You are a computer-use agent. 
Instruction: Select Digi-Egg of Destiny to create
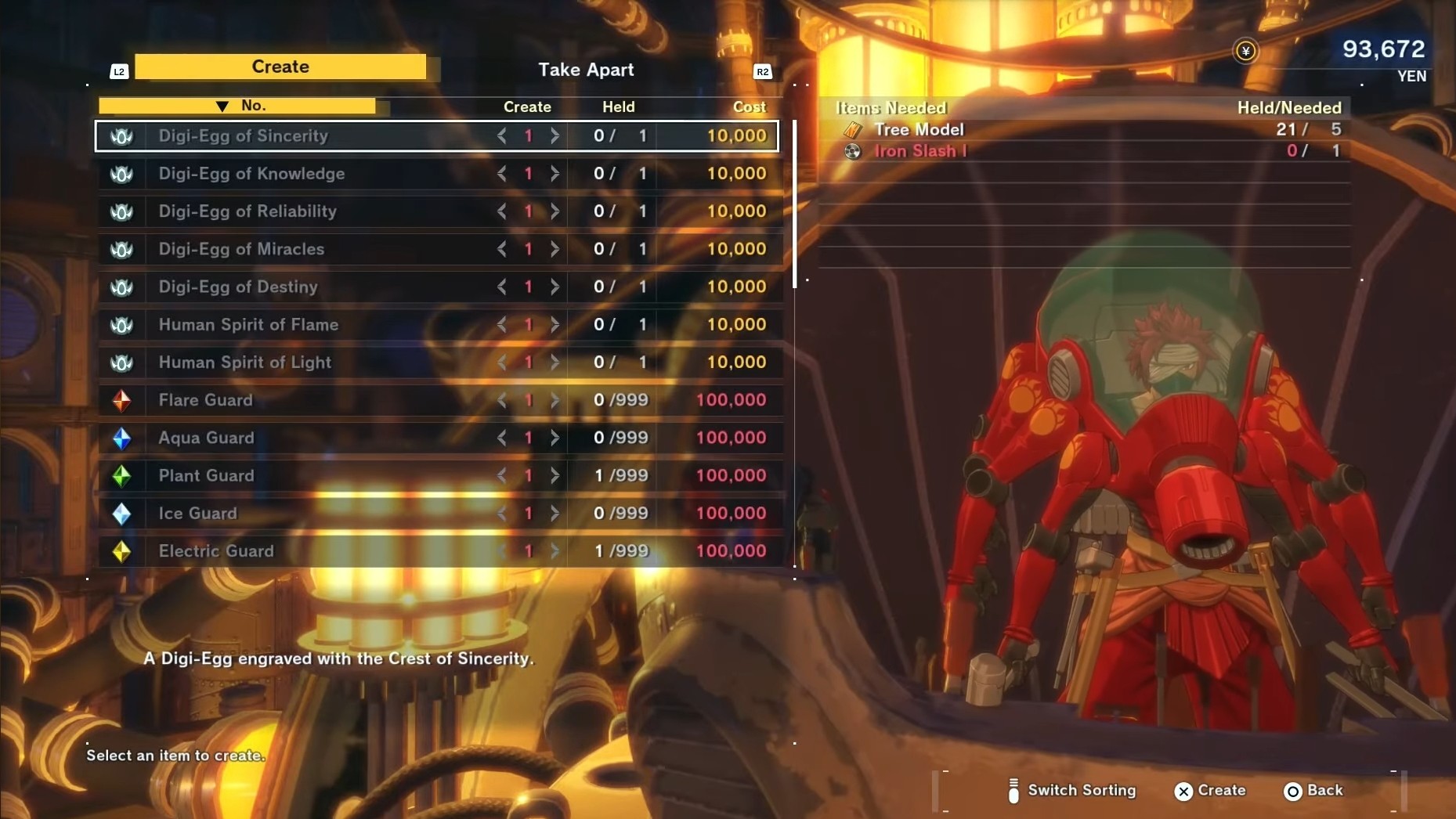pos(238,287)
